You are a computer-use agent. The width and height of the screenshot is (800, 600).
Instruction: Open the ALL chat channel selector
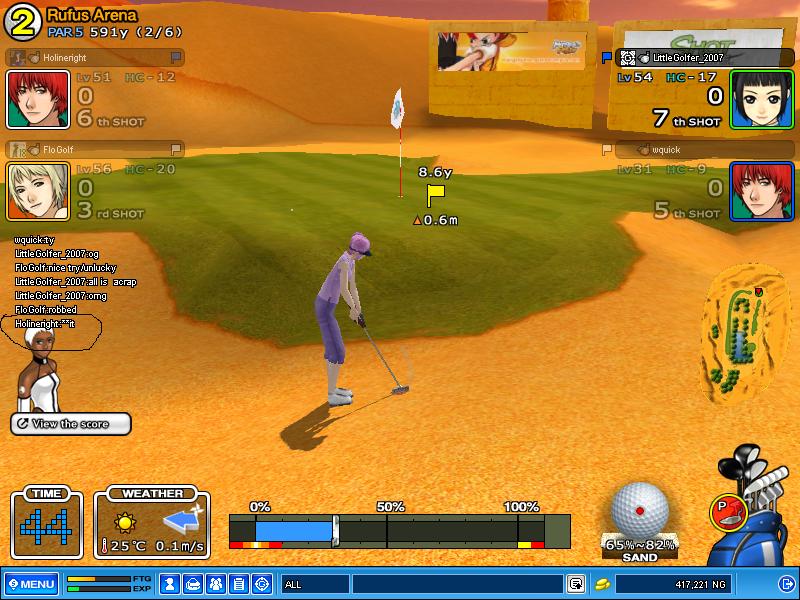pyautogui.click(x=314, y=583)
